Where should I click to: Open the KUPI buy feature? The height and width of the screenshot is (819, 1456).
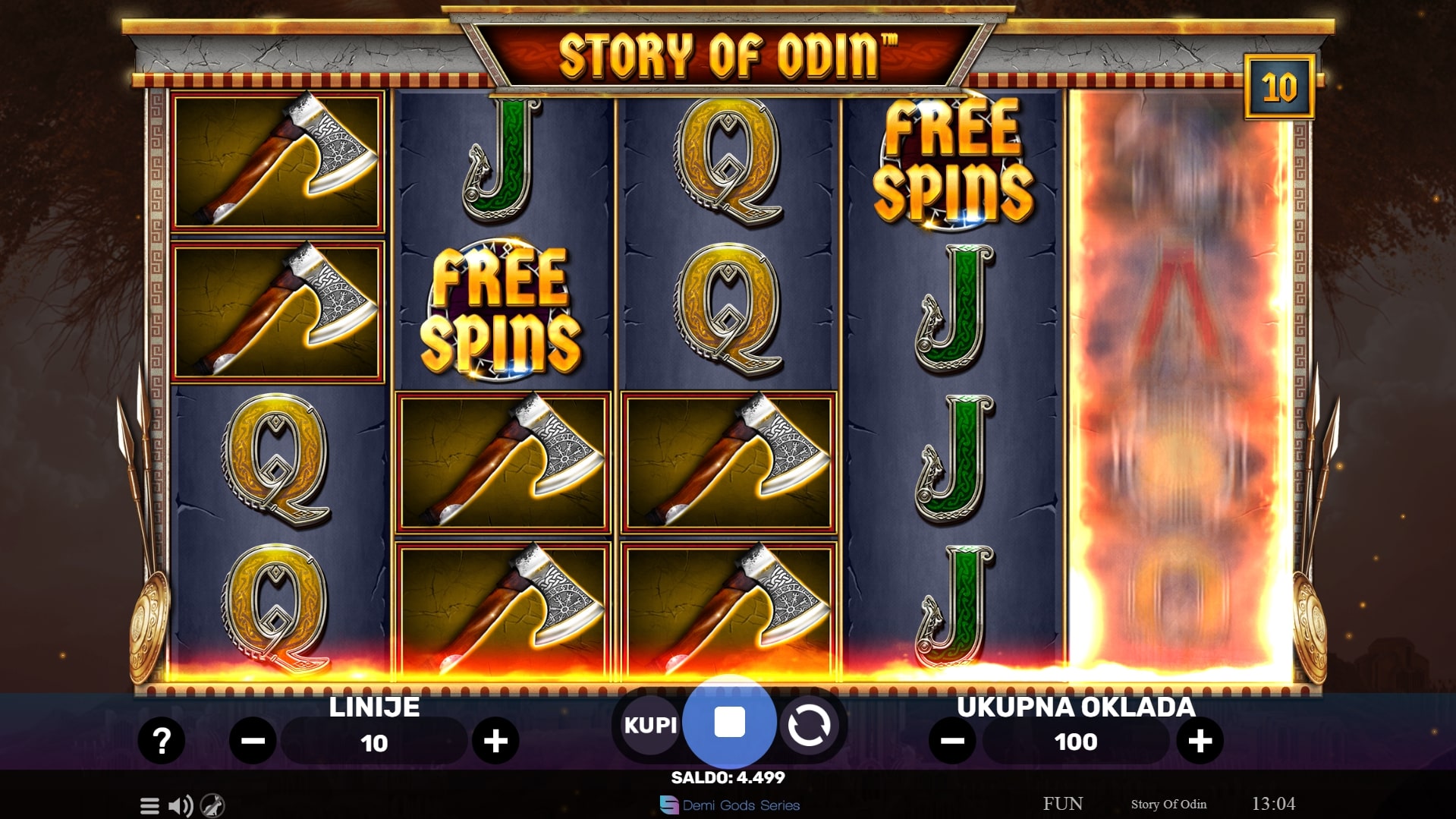click(x=649, y=726)
